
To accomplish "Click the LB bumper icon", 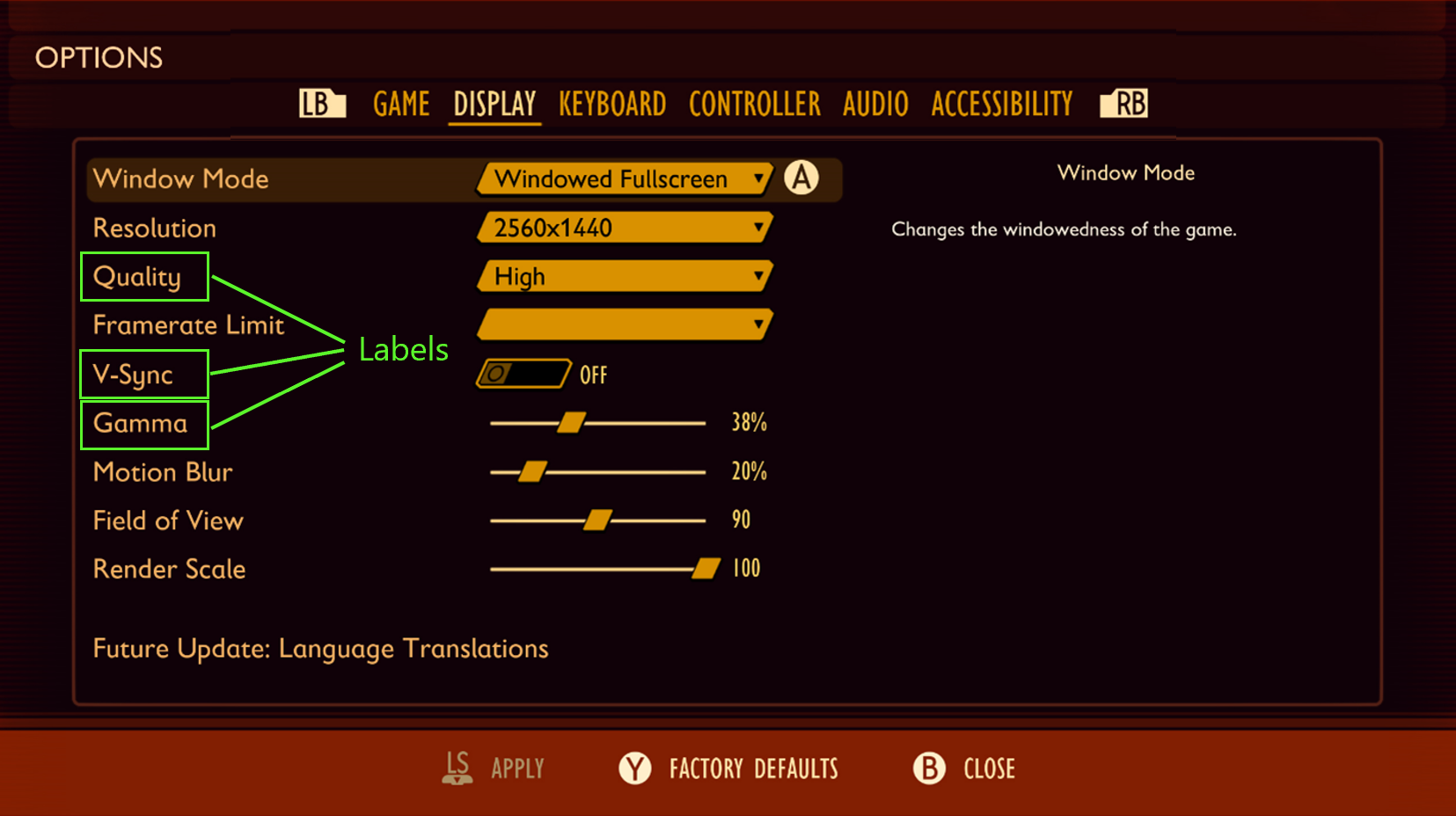I will [320, 103].
